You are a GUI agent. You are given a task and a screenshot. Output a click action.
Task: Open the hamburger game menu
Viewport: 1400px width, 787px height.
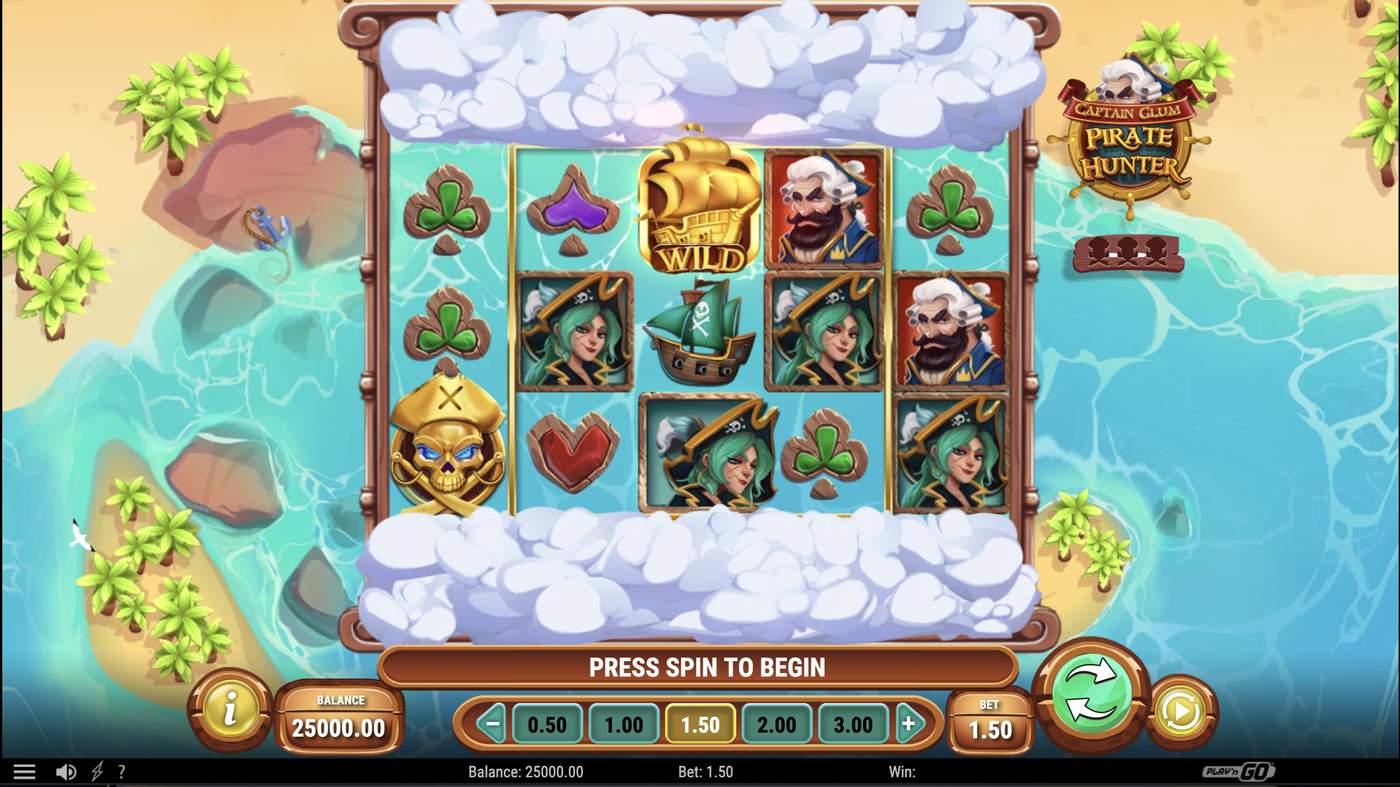24,770
